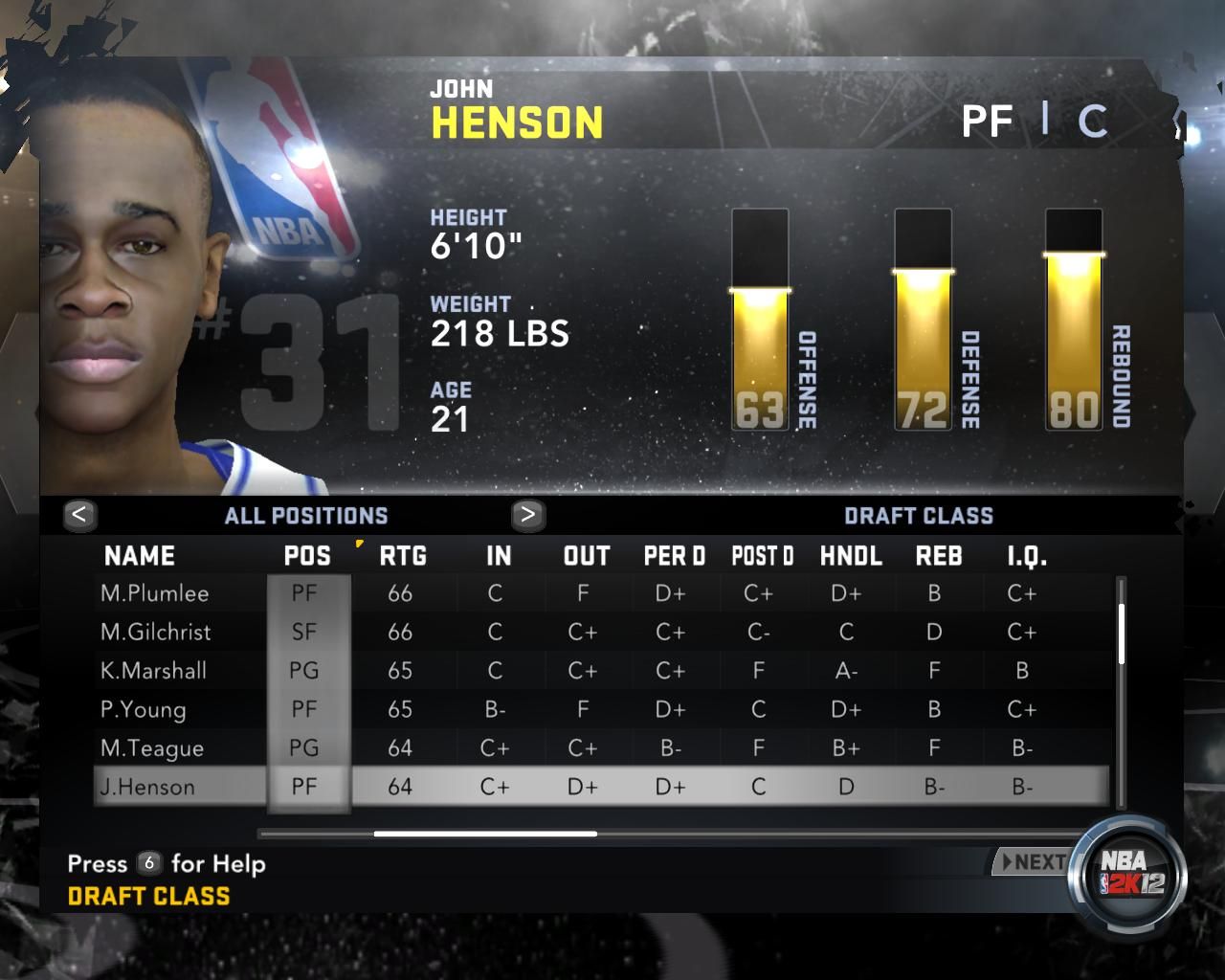Sort by I.Q. column header
The height and width of the screenshot is (980, 1225).
coord(1027,556)
